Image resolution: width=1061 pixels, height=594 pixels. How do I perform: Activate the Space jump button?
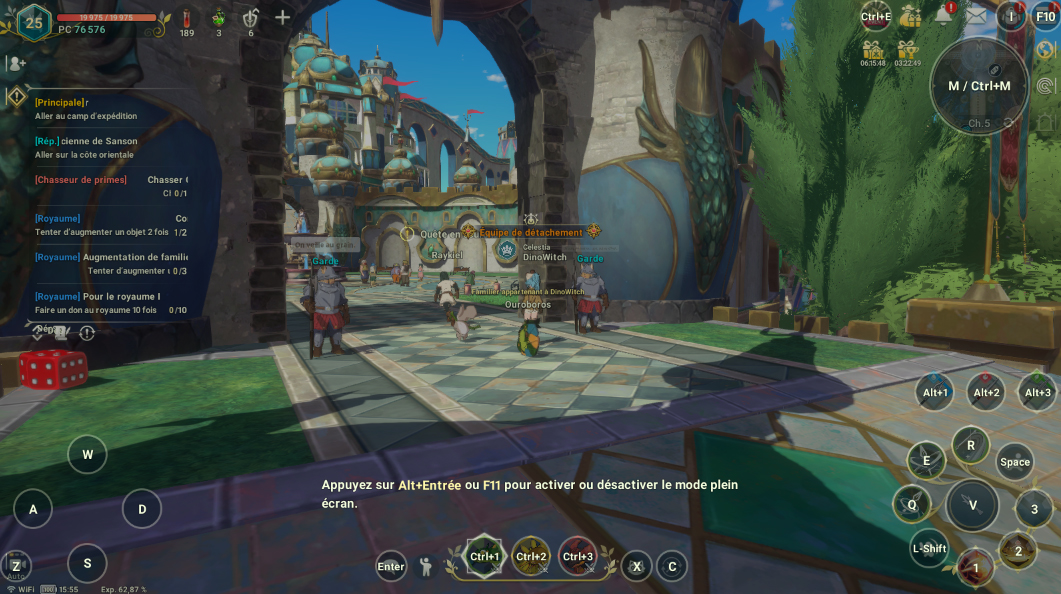[1014, 461]
